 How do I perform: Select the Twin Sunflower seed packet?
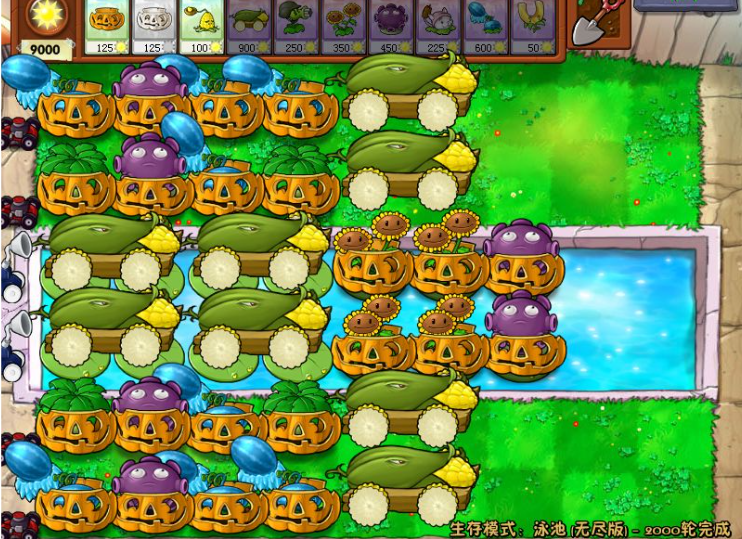tap(343, 26)
